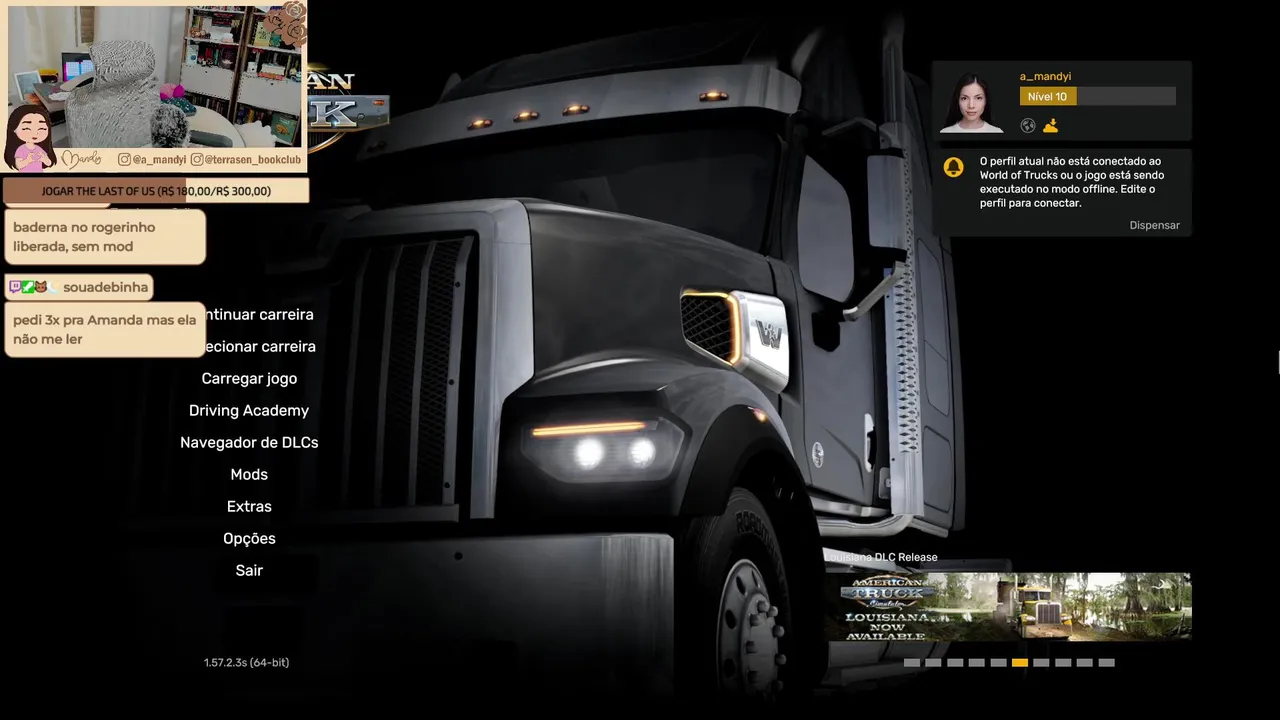Viewport: 1280px width, 720px height.
Task: Select Driving Academy from the main menu
Action: [249, 410]
